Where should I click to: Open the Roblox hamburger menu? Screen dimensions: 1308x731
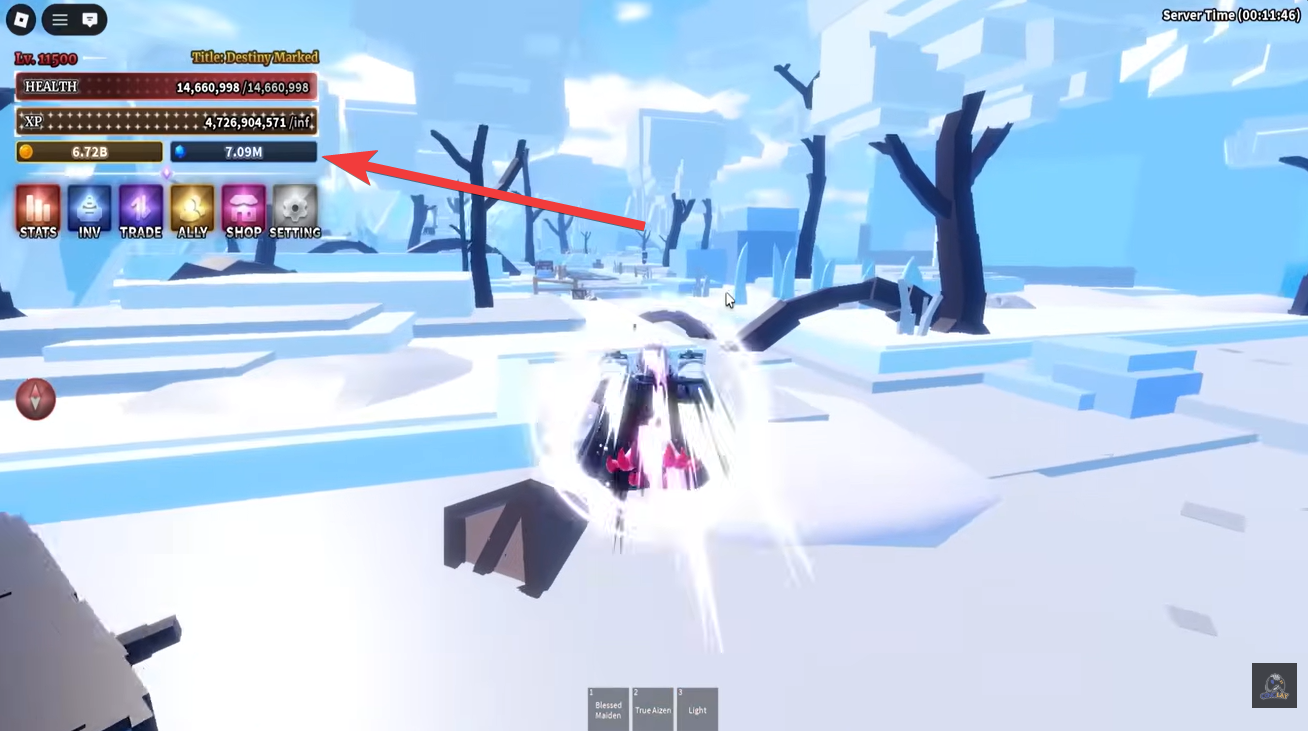58,19
